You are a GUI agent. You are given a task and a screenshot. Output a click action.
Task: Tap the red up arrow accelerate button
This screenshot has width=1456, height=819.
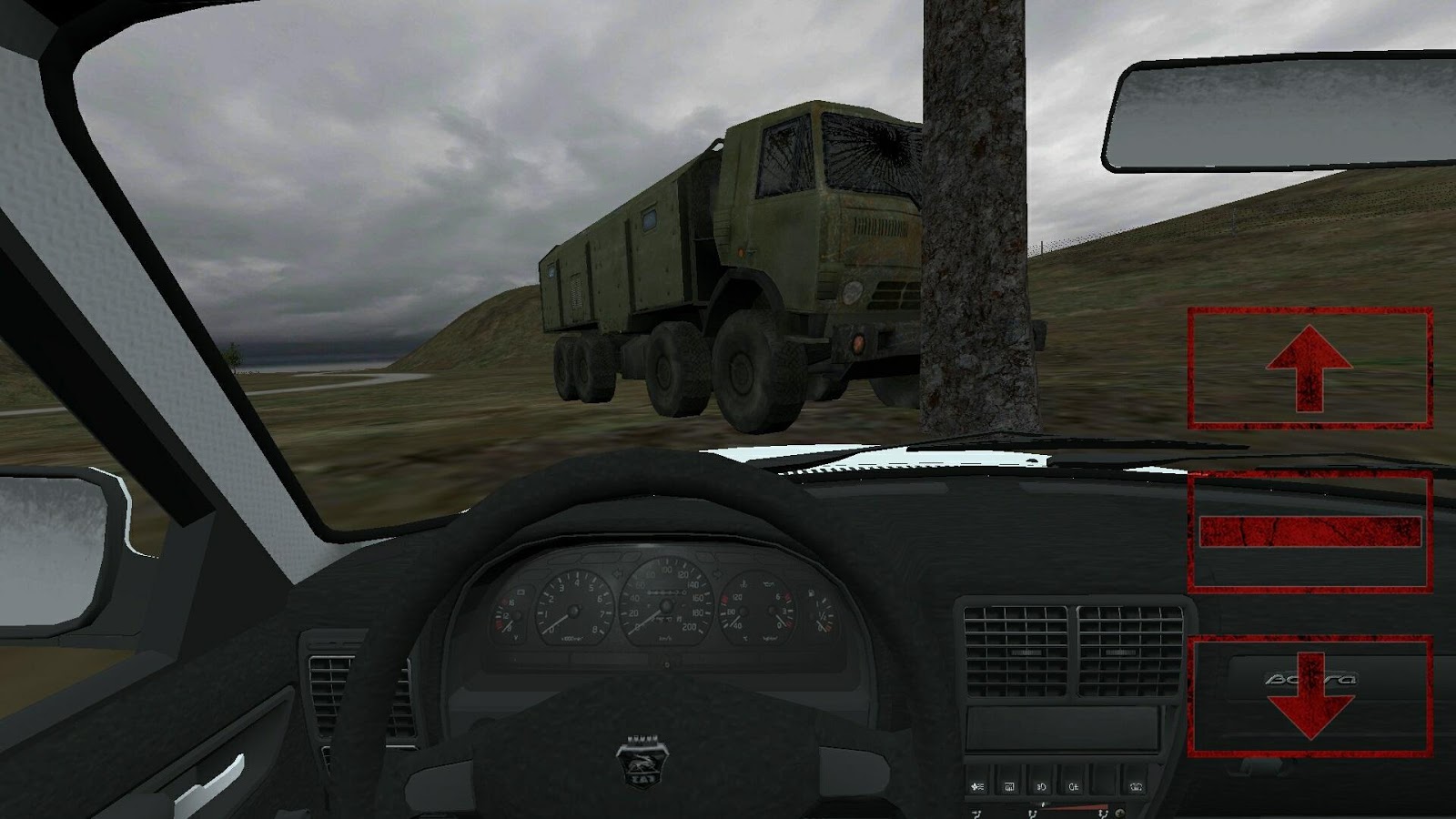tap(1309, 368)
